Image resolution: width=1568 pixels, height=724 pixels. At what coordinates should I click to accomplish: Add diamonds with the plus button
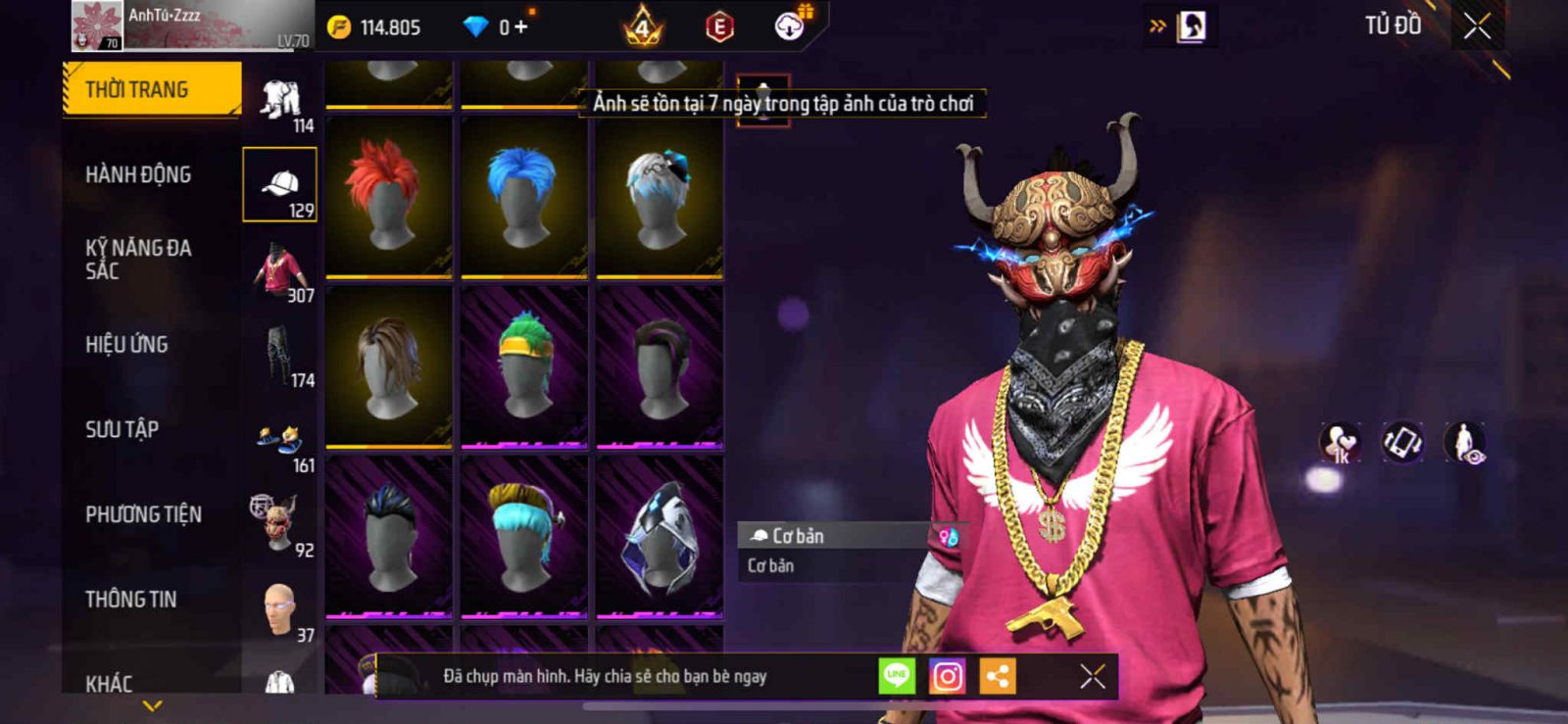[x=520, y=27]
